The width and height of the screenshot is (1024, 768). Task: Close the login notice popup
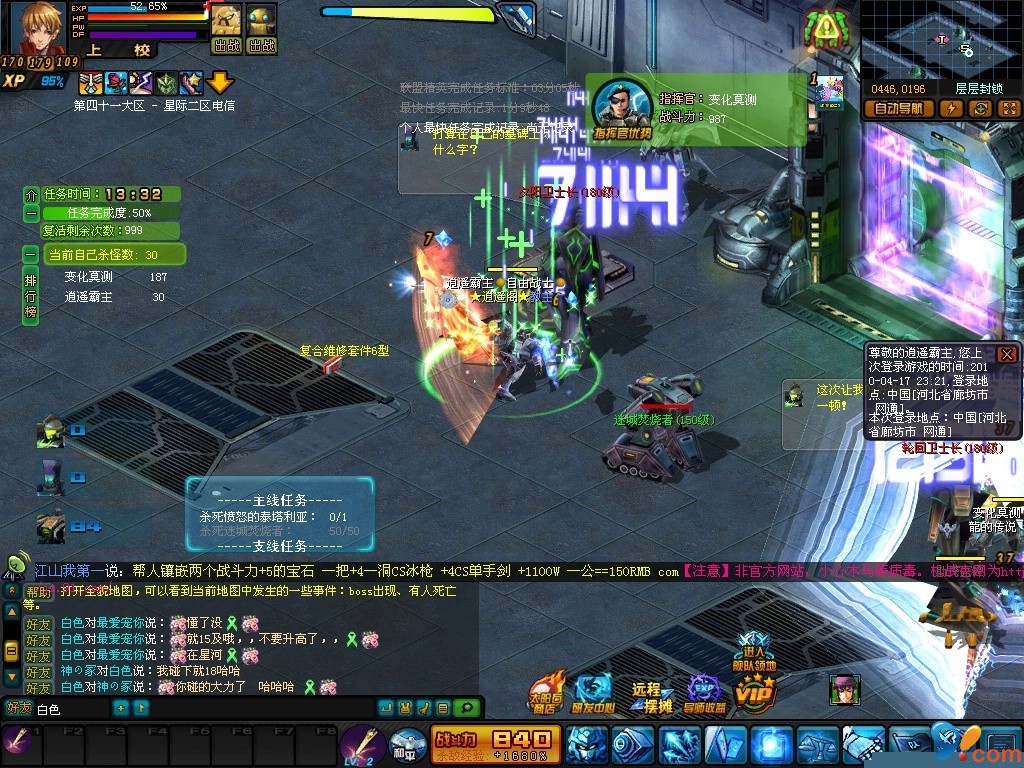[x=1007, y=354]
